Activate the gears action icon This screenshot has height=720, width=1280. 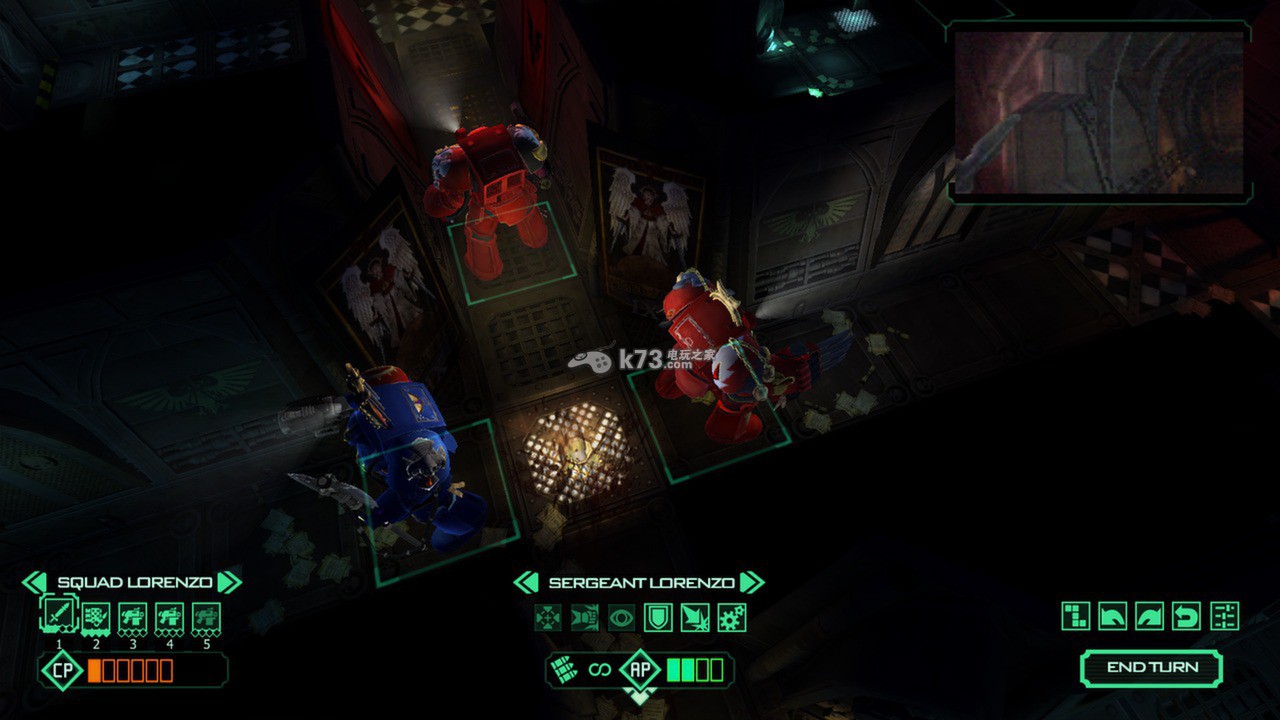tap(732, 617)
